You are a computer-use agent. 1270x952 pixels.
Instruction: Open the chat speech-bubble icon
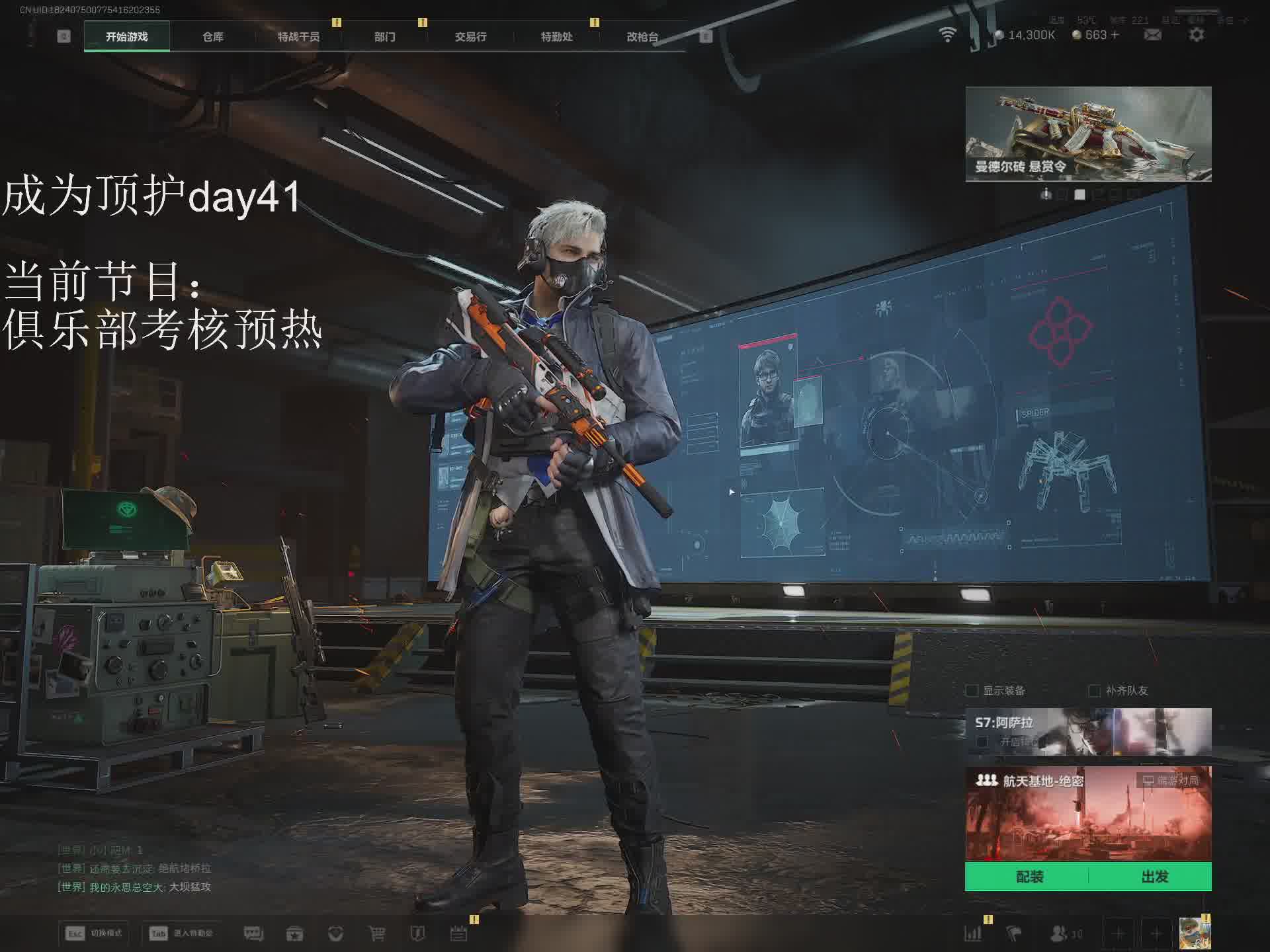click(x=254, y=933)
